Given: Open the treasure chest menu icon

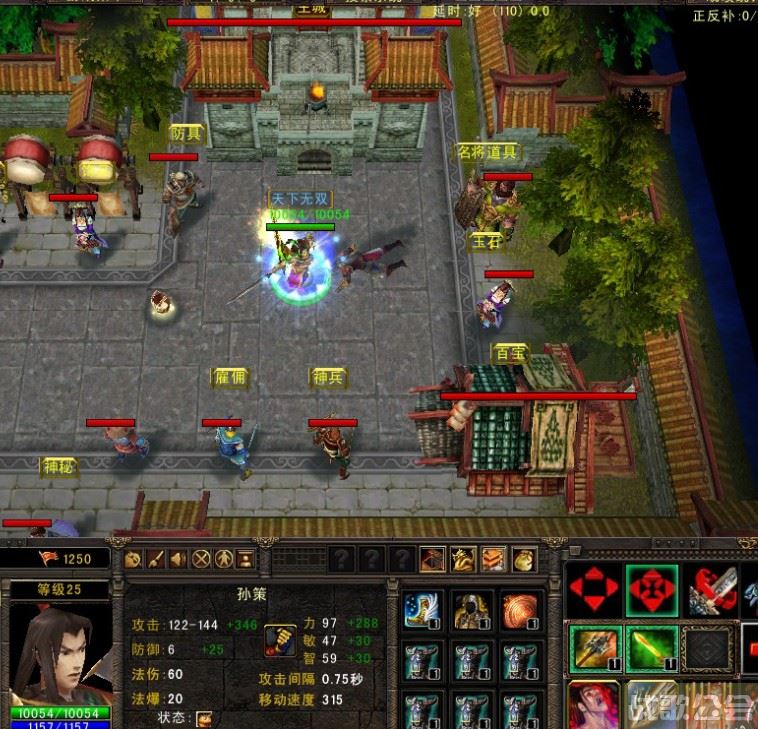Looking at the screenshot, I should tap(432, 559).
